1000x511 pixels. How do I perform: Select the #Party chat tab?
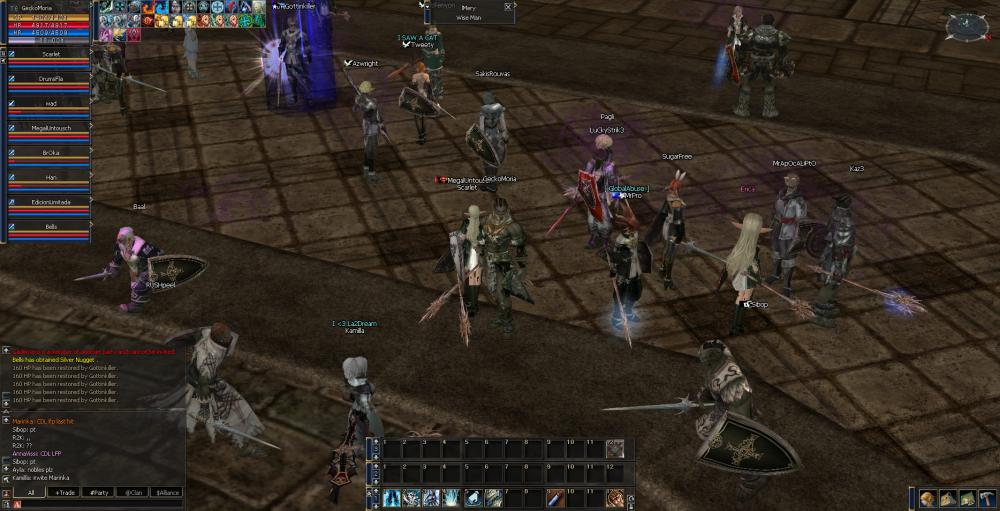pos(99,492)
